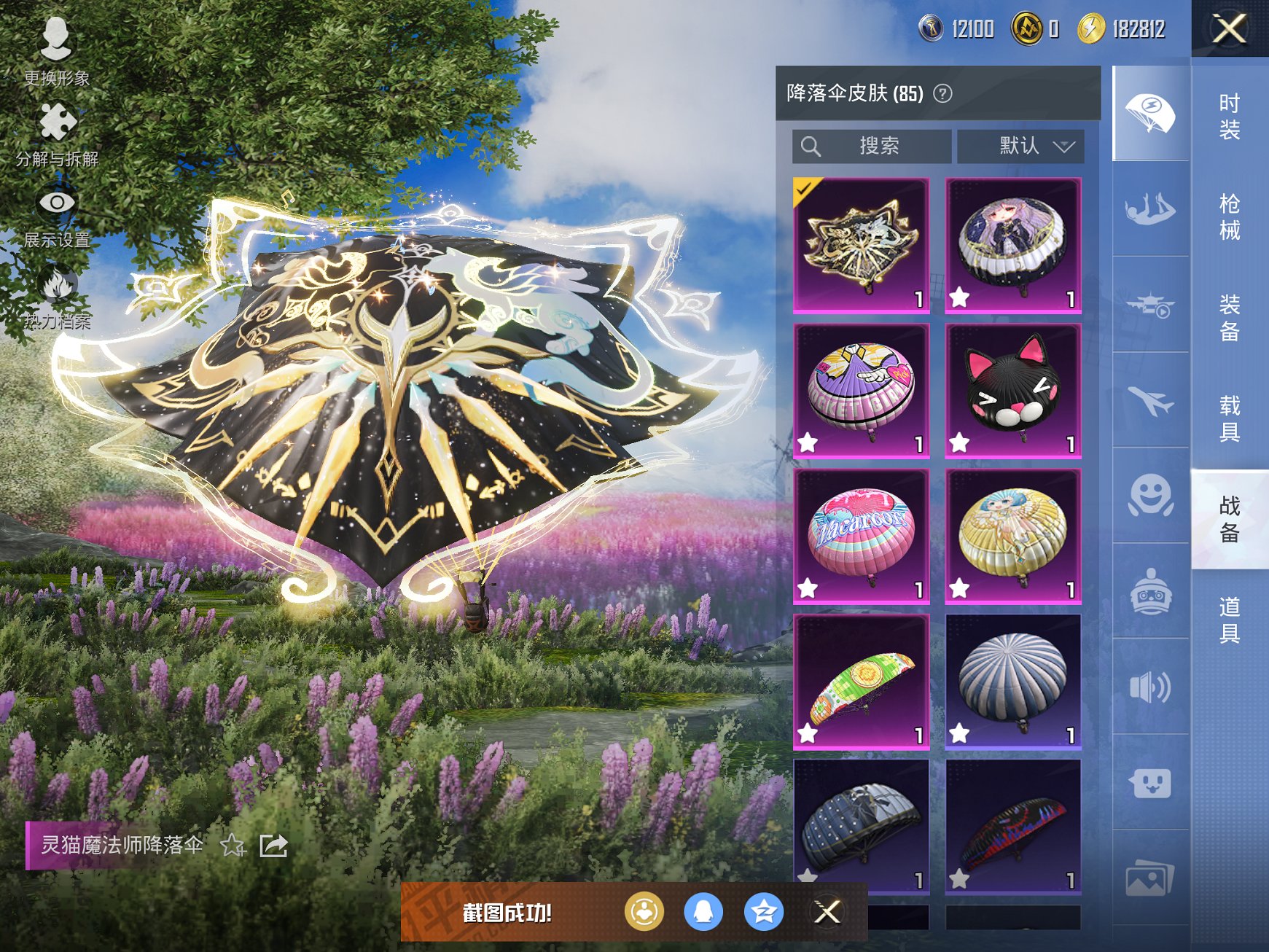Favorite the parachute with the star icon
This screenshot has width=1269, height=952.
pos(233,846)
